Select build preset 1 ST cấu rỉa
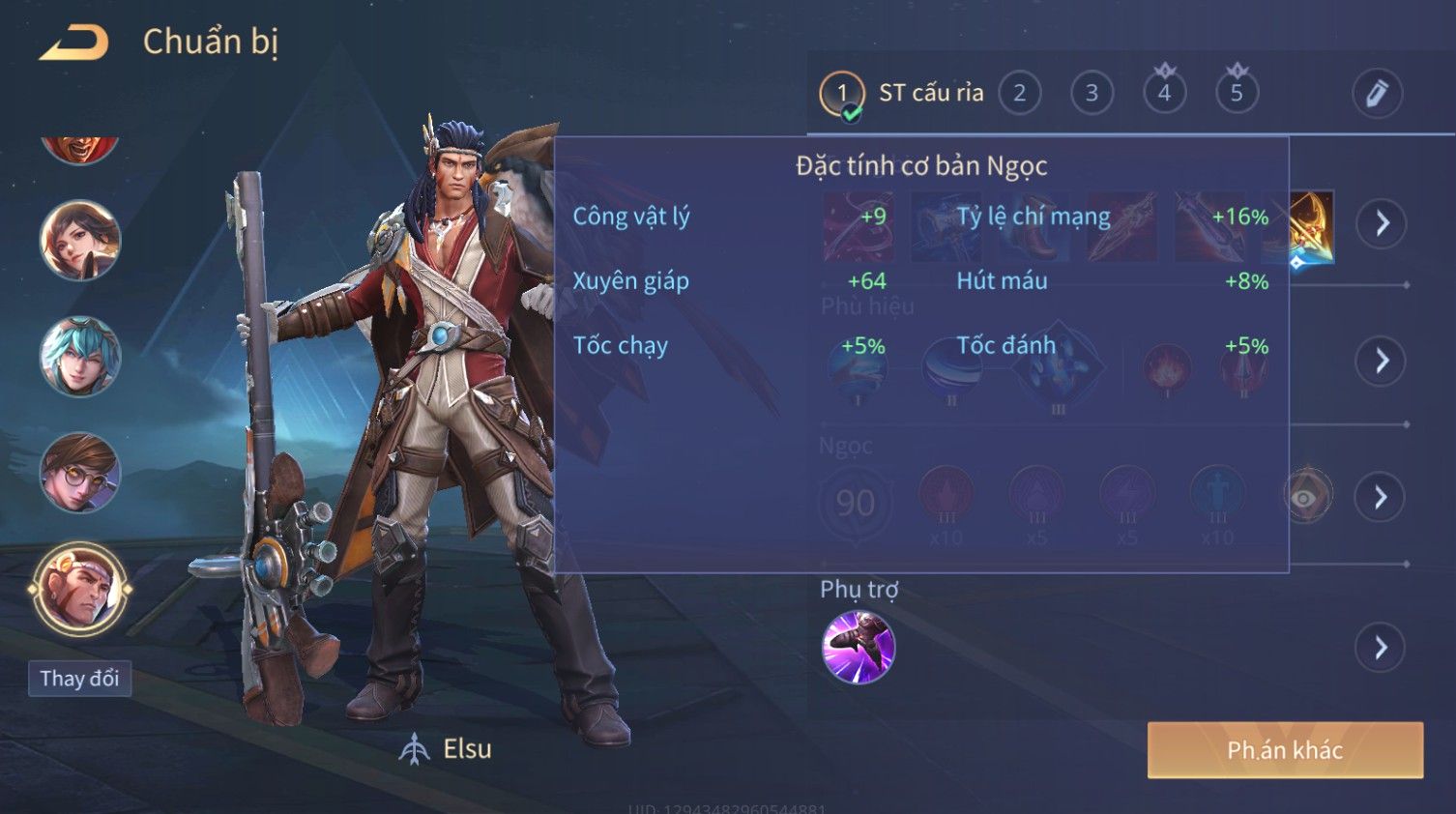1456x814 pixels. [841, 94]
